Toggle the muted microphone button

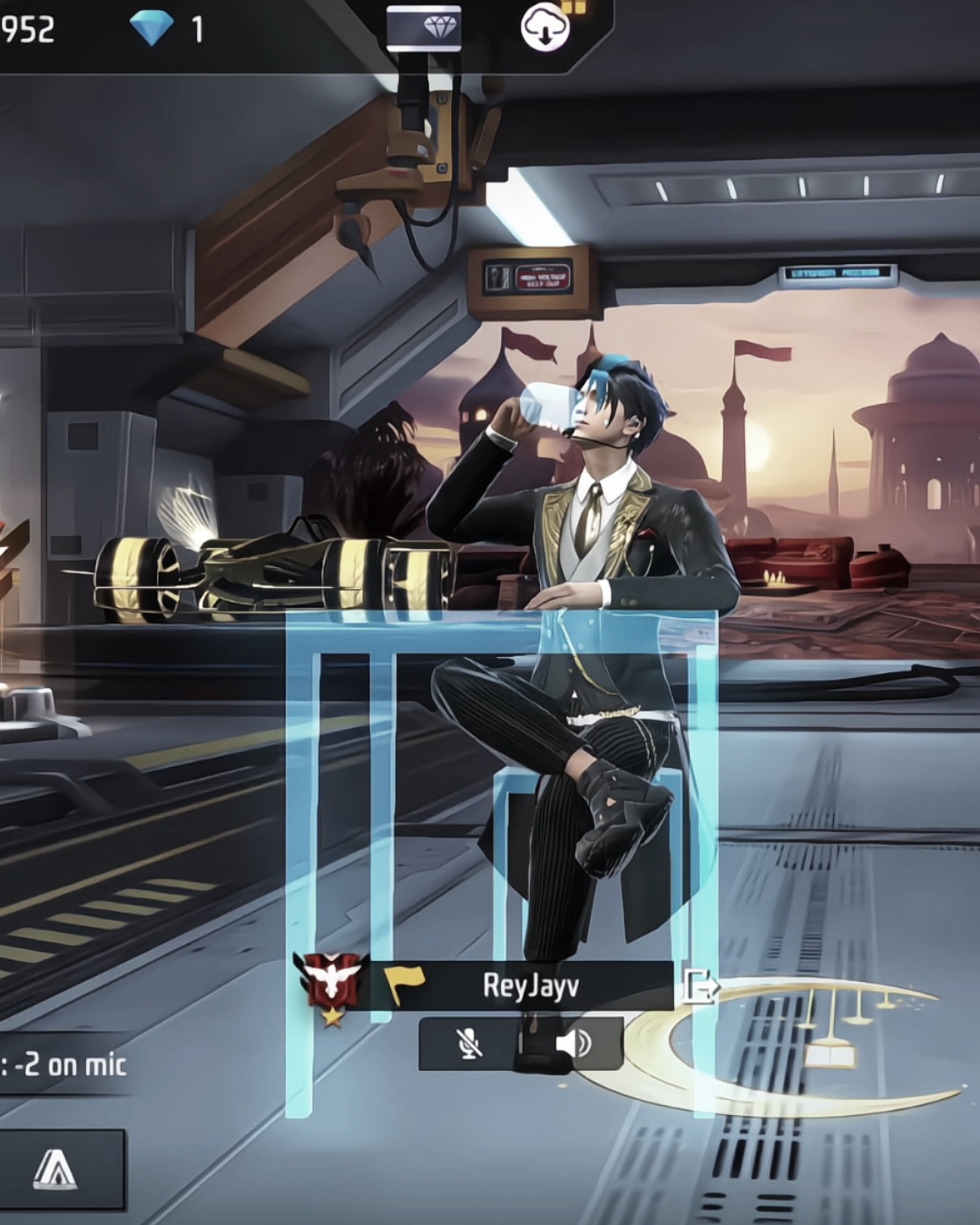pos(469,1044)
